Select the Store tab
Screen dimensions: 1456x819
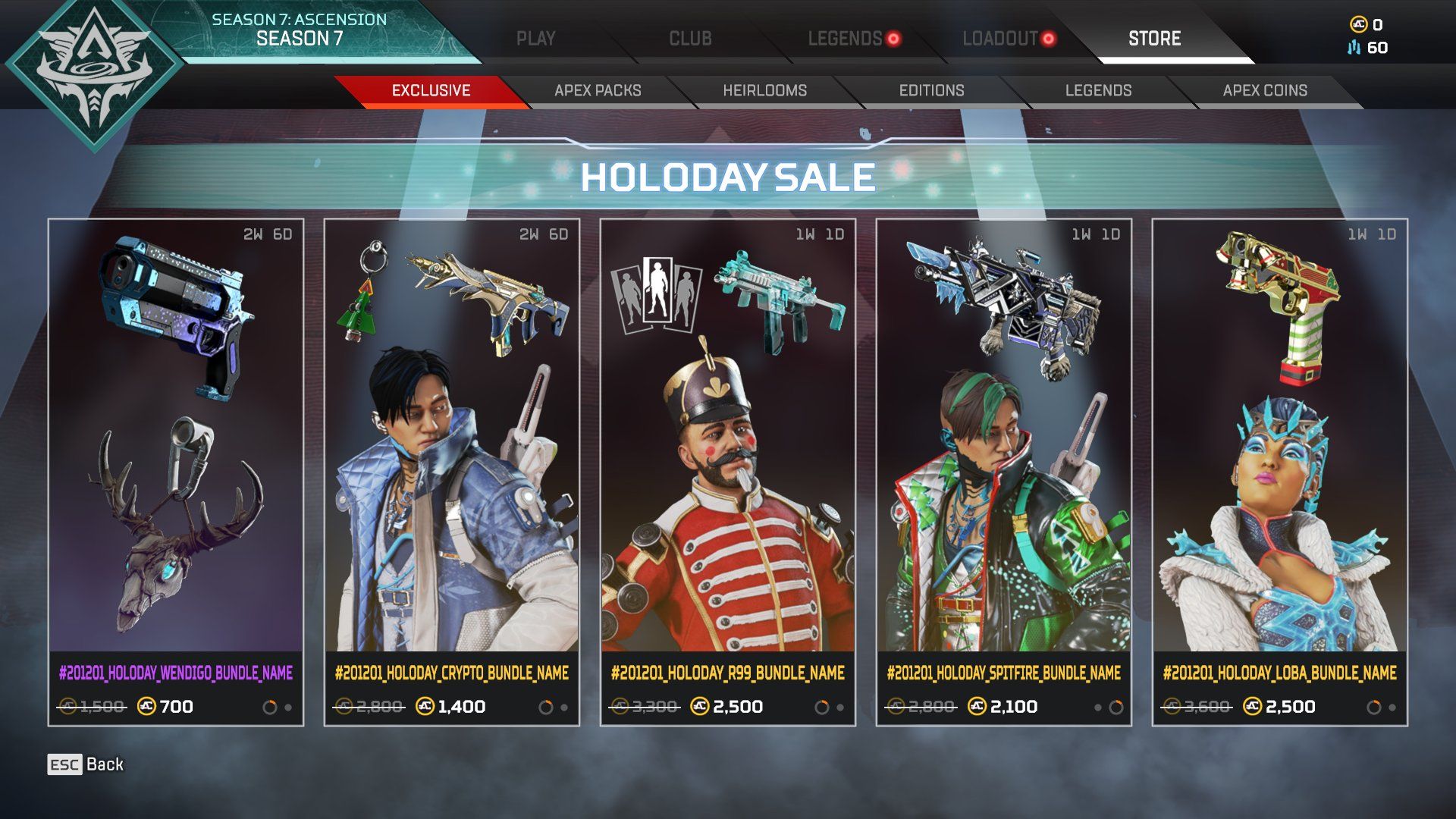click(x=1154, y=39)
